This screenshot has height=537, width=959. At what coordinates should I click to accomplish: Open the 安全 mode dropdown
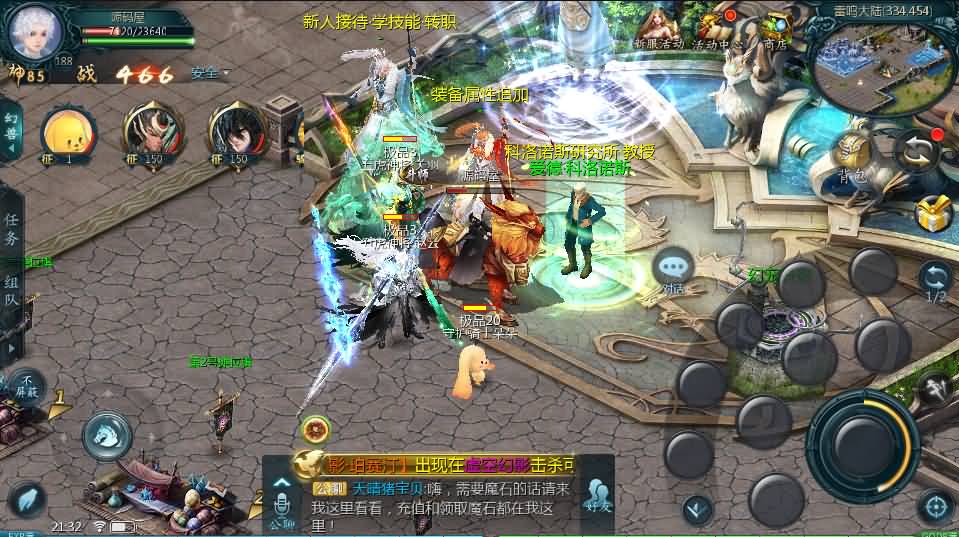(208, 73)
